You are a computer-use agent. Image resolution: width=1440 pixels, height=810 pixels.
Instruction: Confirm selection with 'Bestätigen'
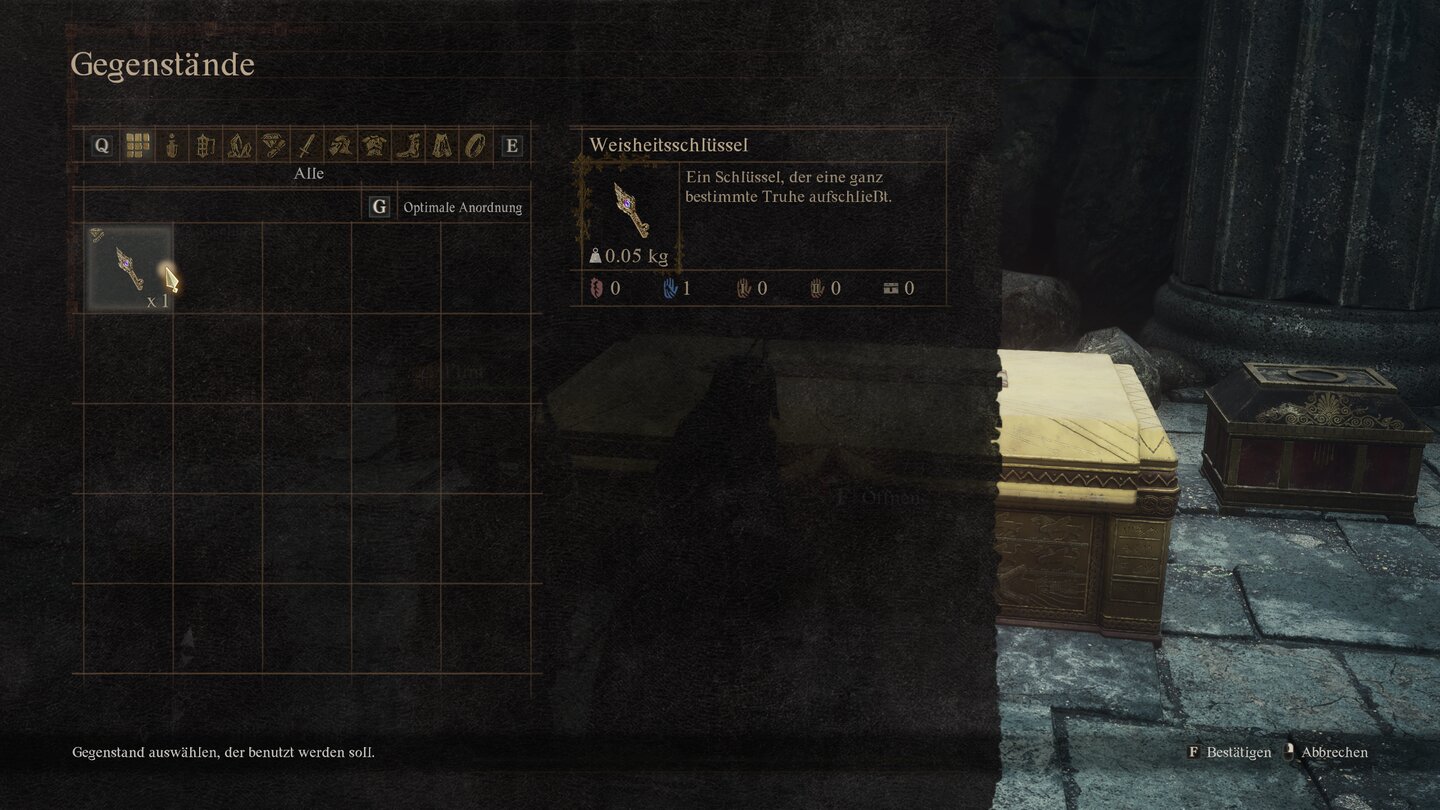click(1238, 752)
